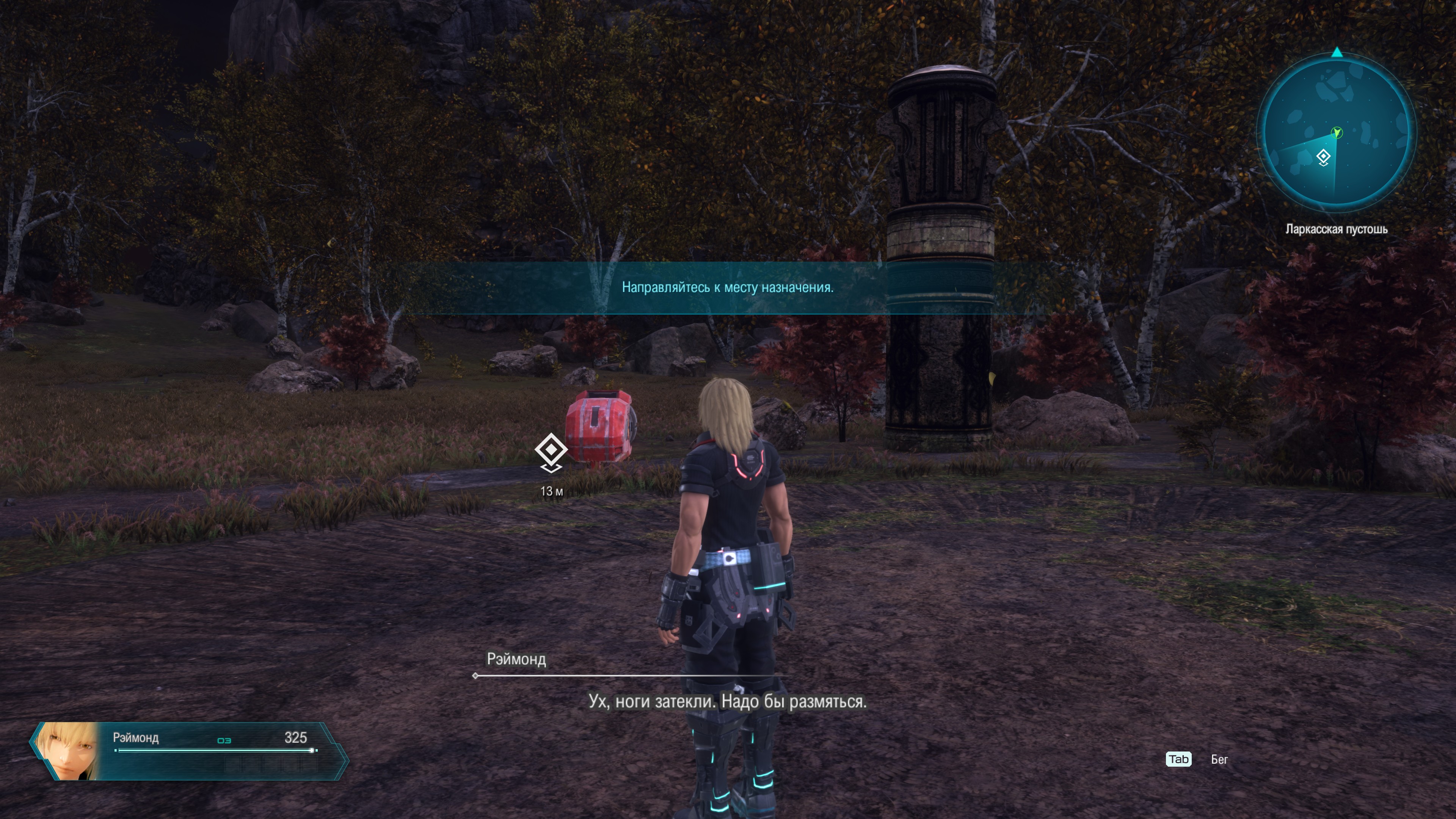The width and height of the screenshot is (1456, 819).
Task: Click the destination marker on the minimap
Action: point(1323,157)
